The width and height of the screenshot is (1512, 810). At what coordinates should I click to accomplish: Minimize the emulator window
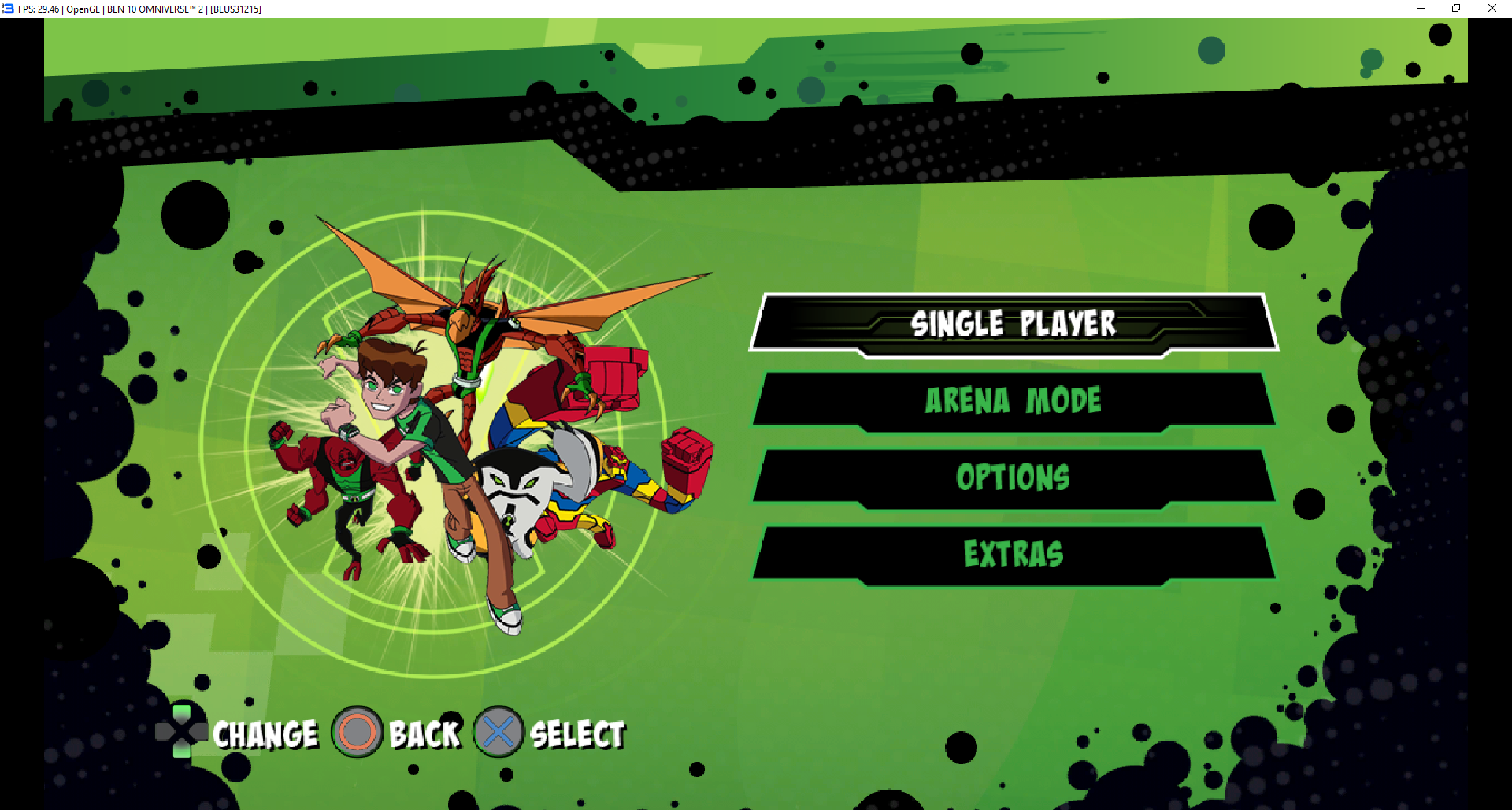point(1421,9)
